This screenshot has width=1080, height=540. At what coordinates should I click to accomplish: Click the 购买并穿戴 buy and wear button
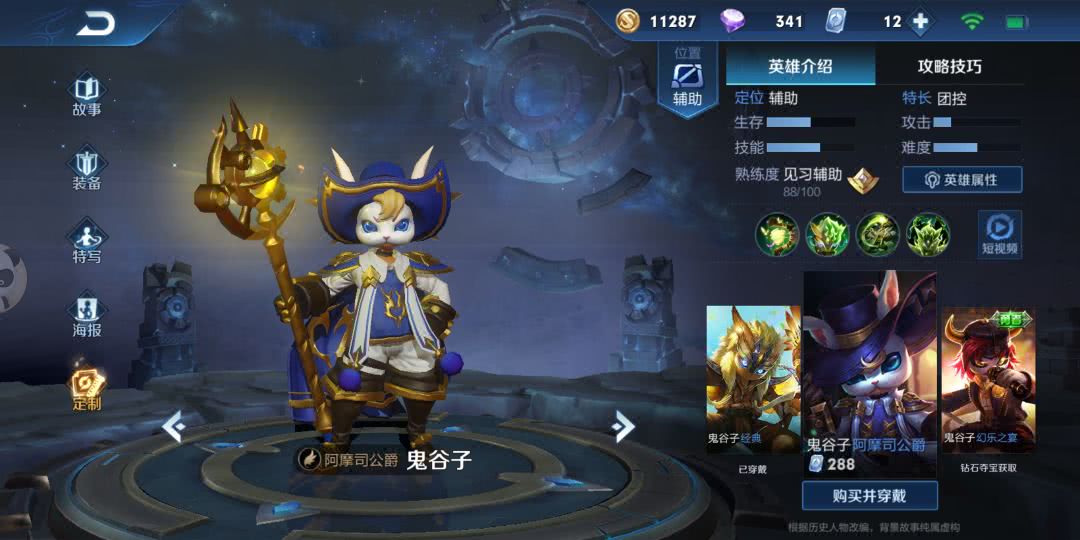[869, 495]
